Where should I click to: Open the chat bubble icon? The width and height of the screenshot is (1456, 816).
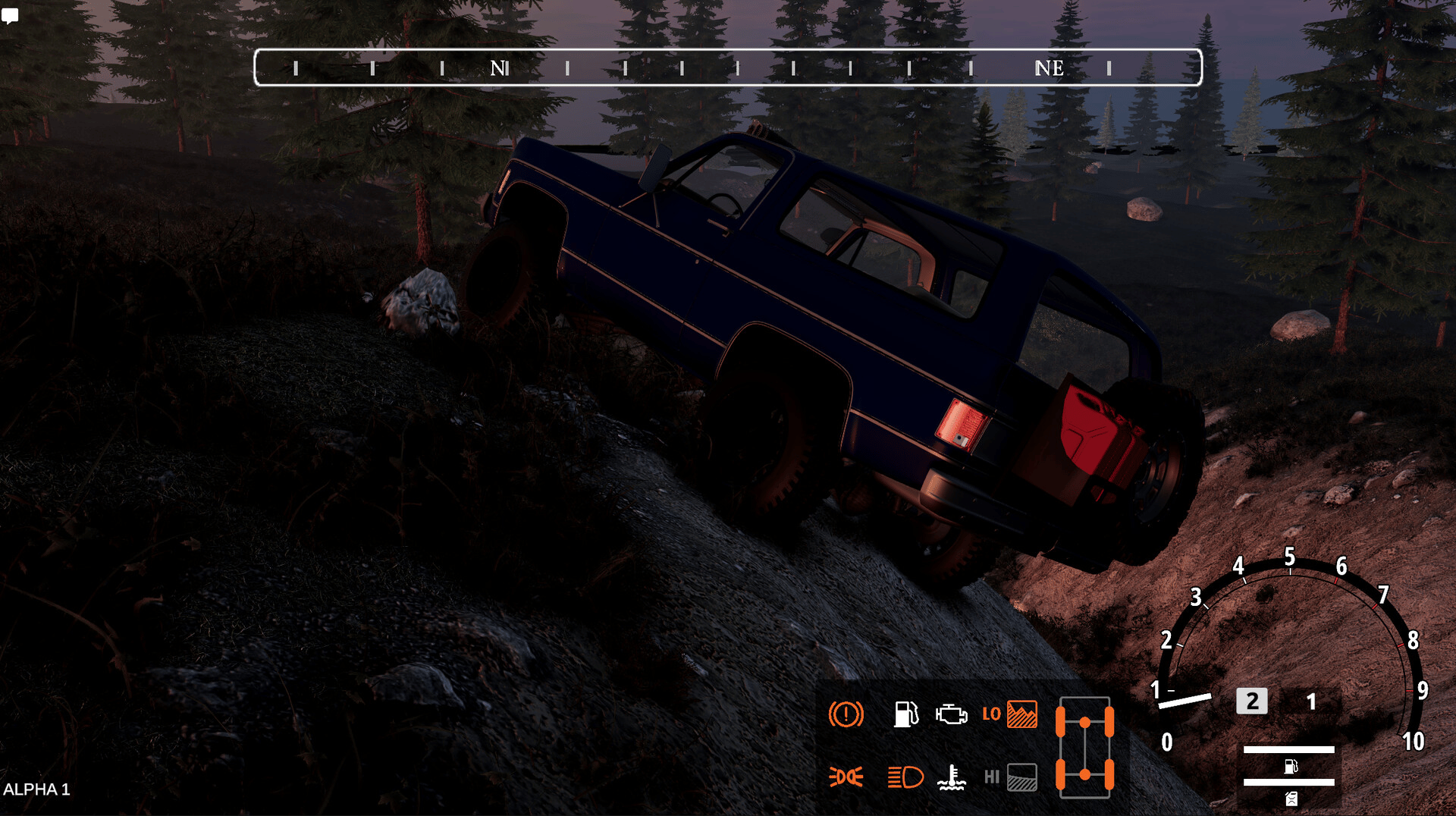10,16
